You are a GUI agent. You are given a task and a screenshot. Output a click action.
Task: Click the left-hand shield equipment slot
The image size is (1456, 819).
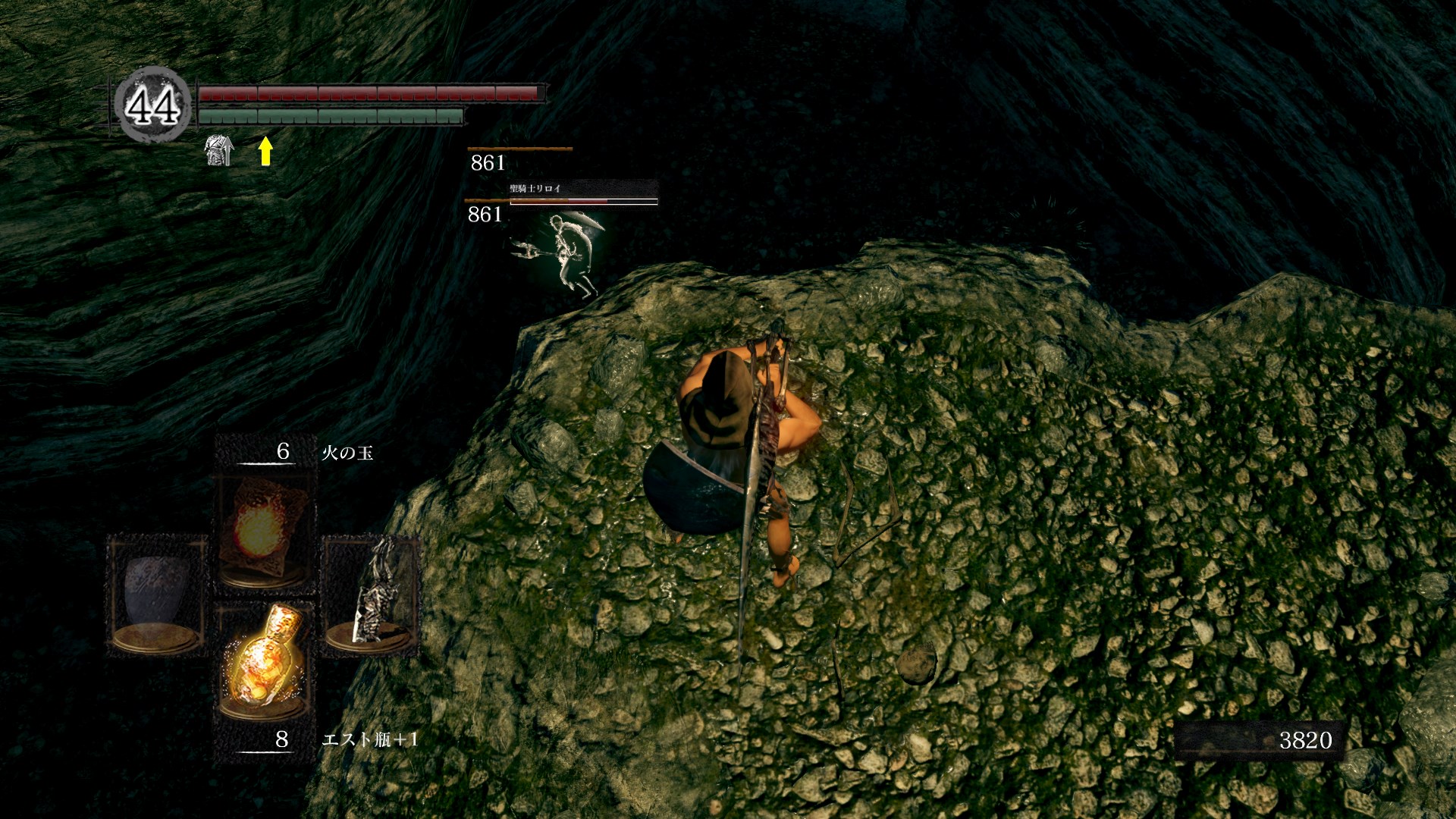point(156,595)
